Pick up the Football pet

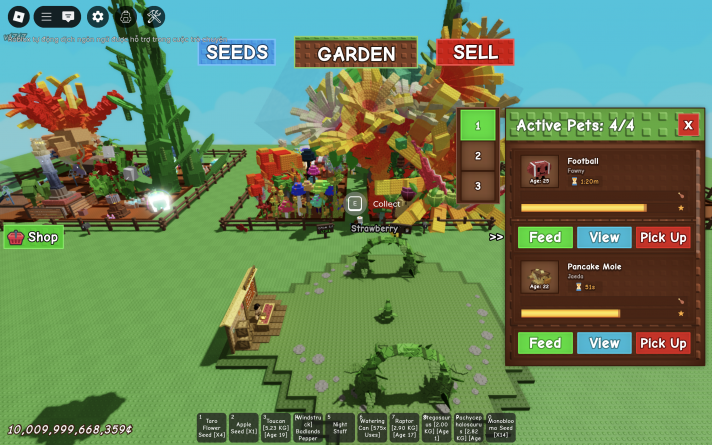click(663, 237)
